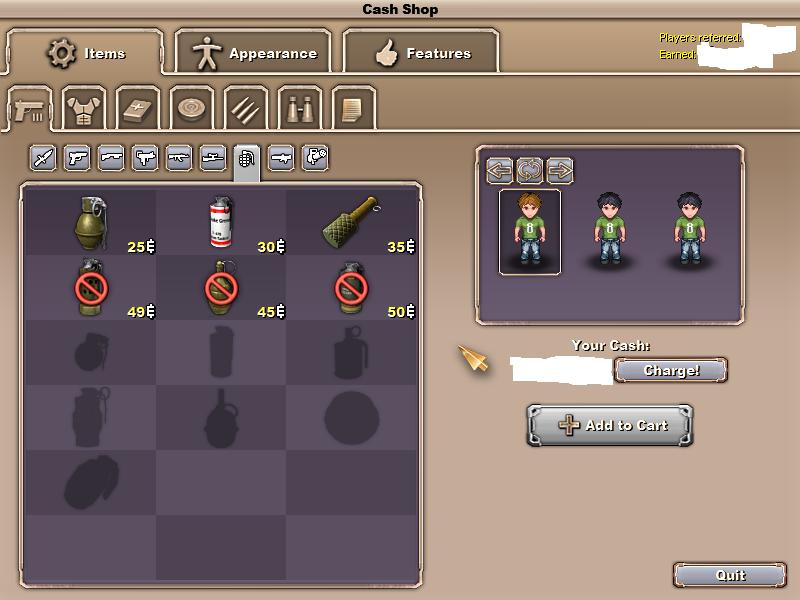Show the sniper rifle subcategory
This screenshot has width=800, height=600.
pos(213,158)
